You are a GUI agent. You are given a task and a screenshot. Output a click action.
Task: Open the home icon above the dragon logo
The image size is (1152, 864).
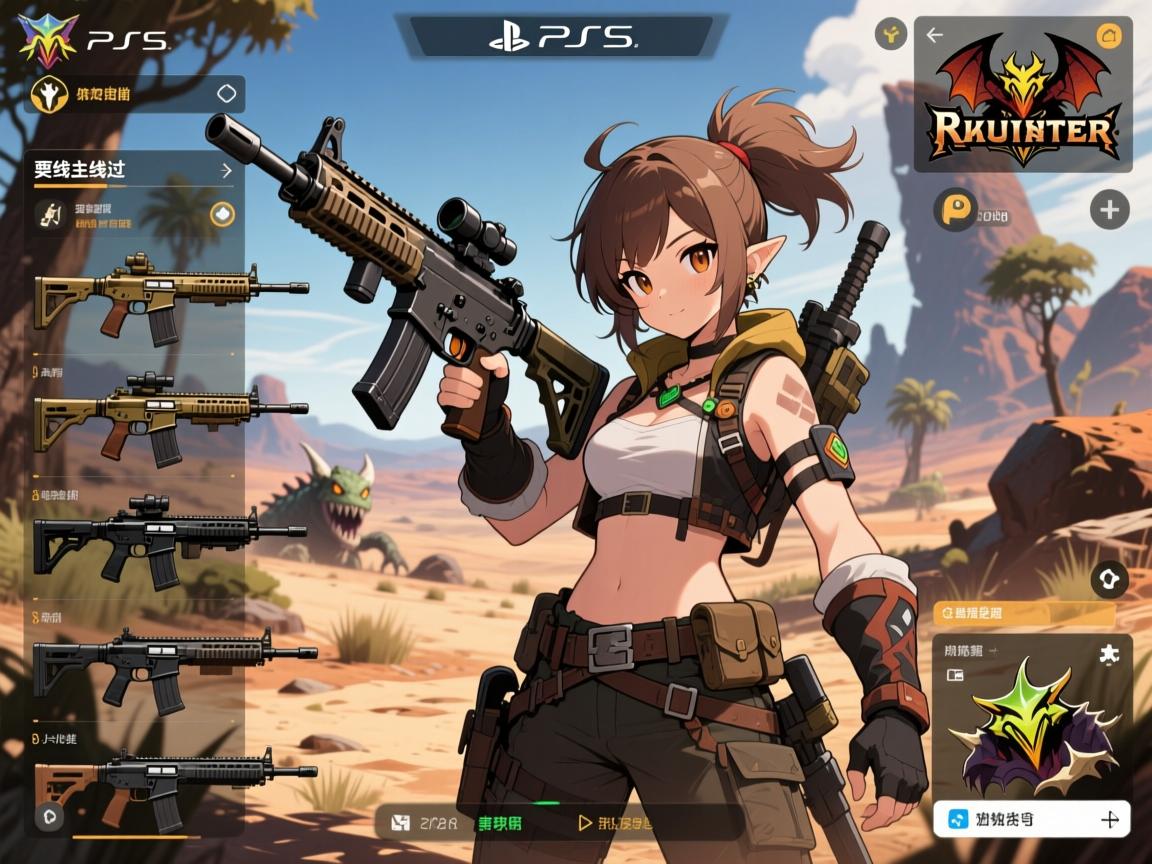point(1107,36)
